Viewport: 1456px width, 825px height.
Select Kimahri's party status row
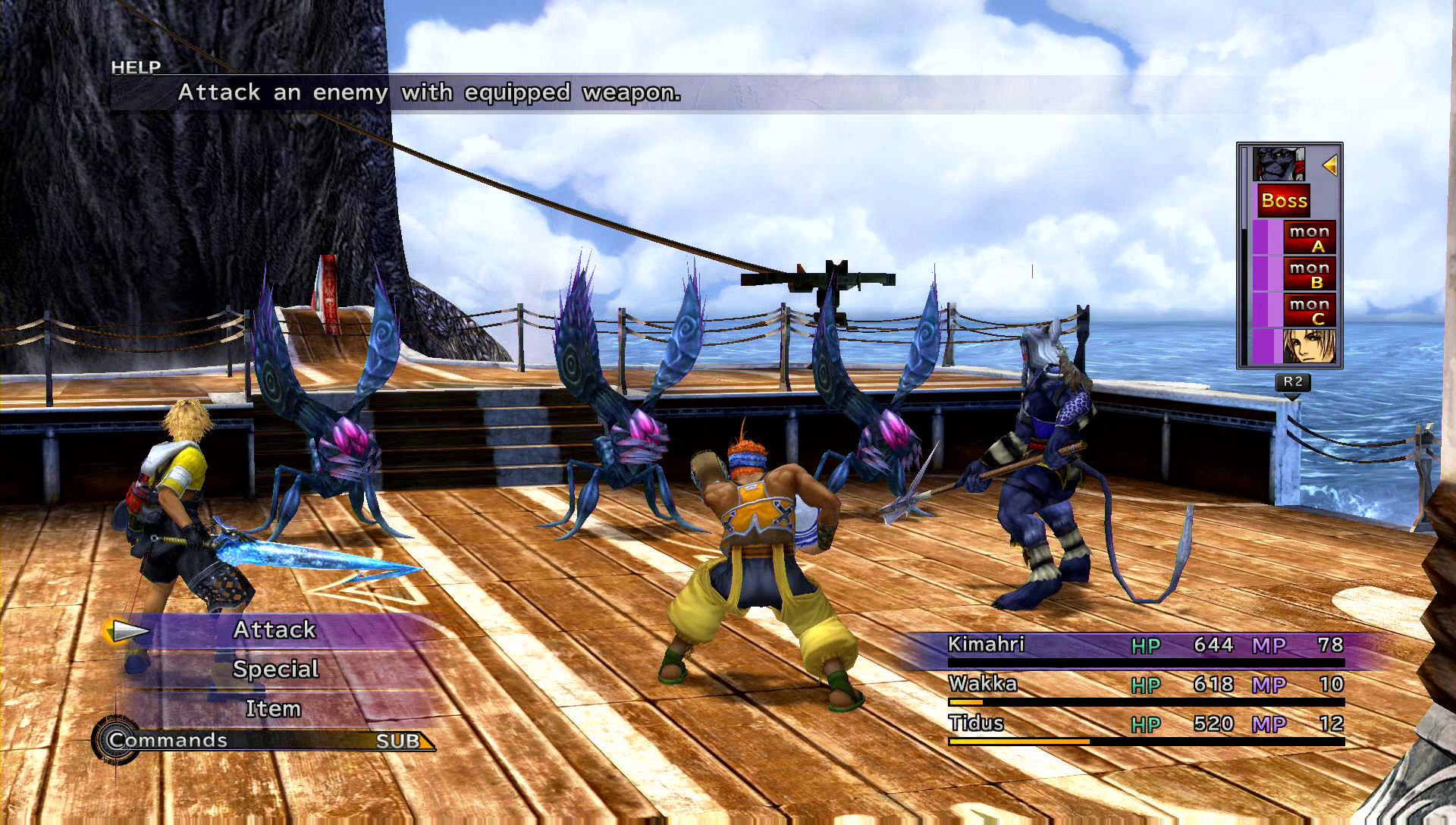pos(1145,646)
